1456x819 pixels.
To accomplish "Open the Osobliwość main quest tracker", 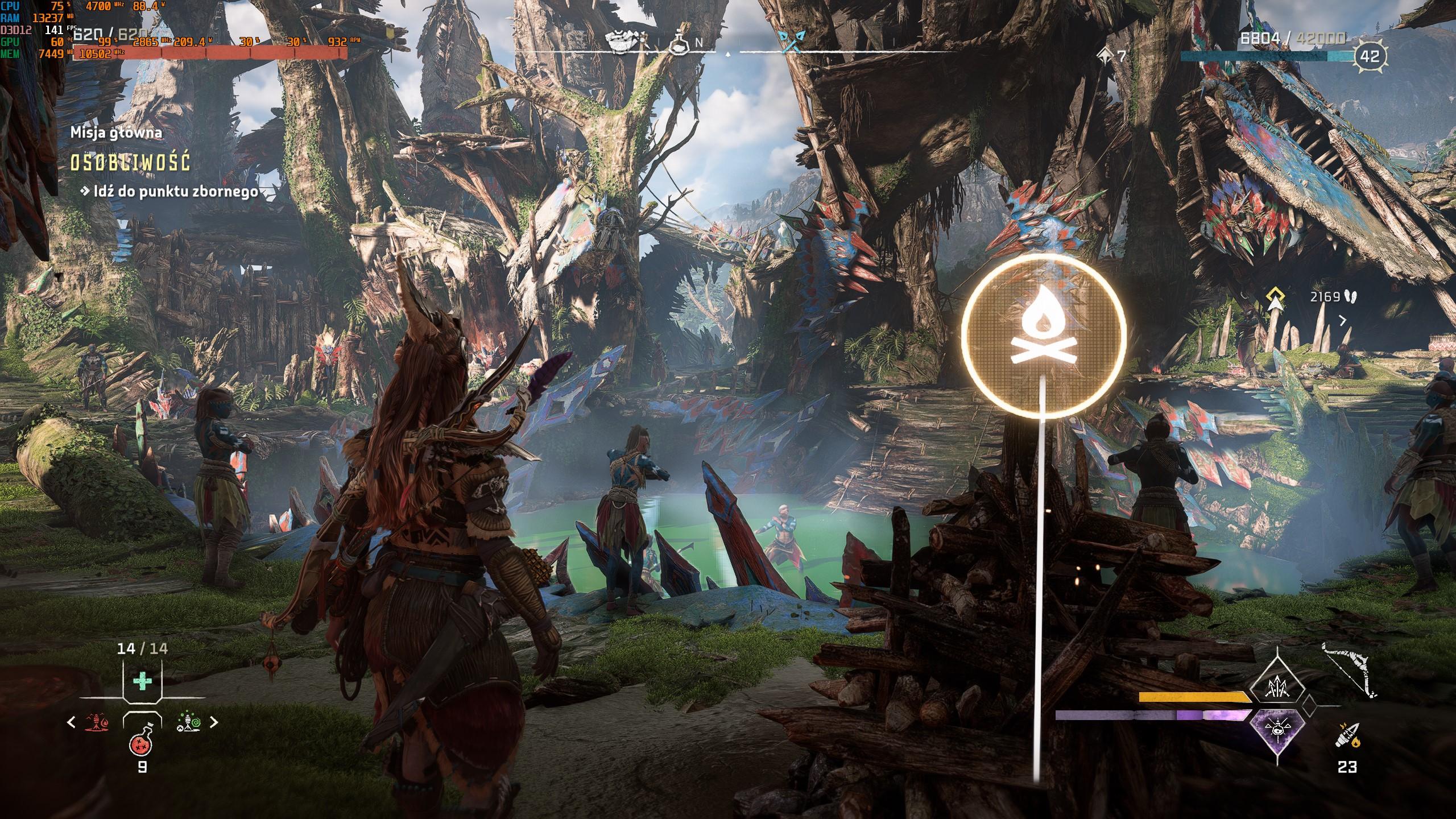I will coord(130,163).
